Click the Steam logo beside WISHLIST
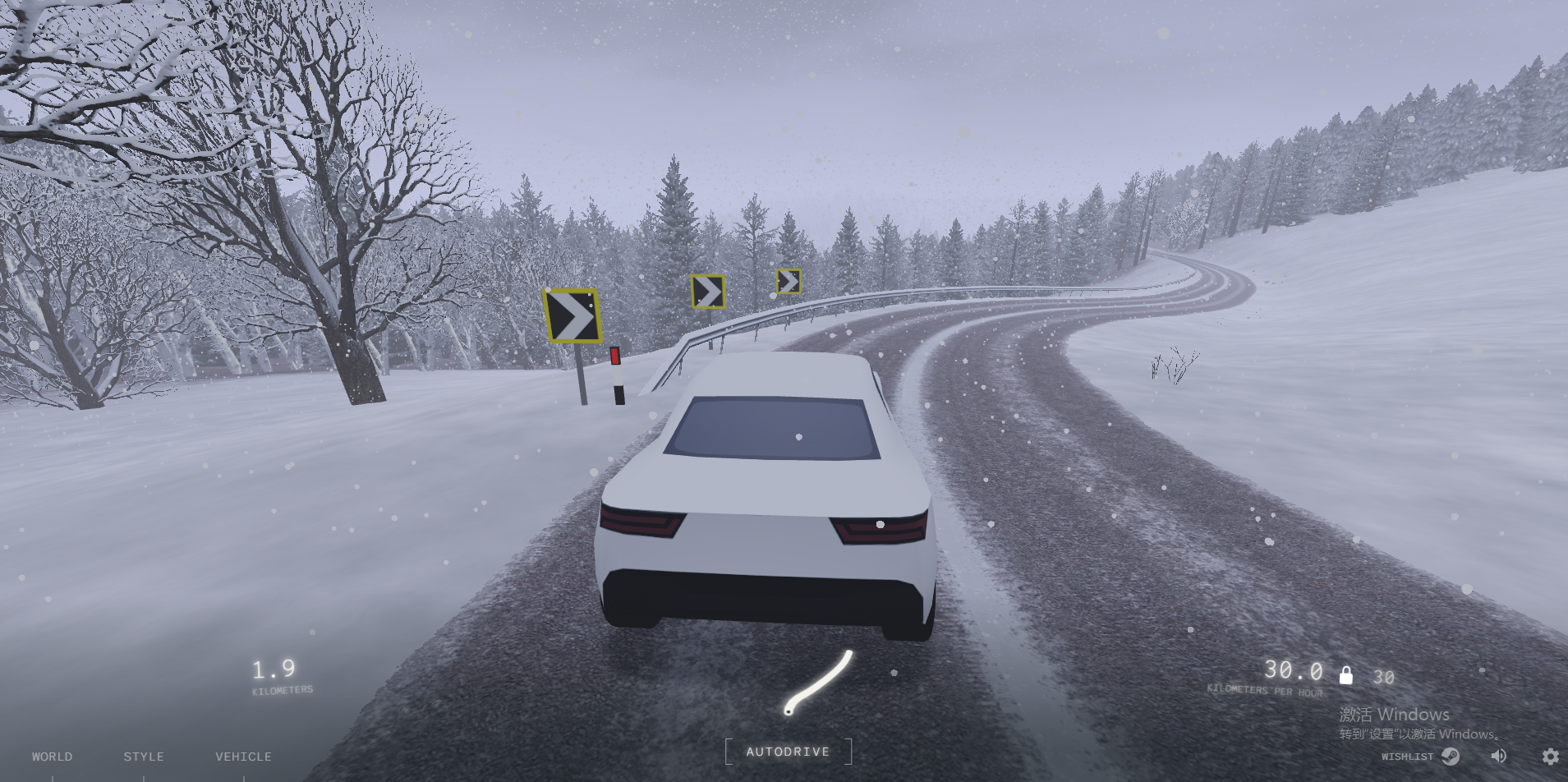 pyautogui.click(x=1450, y=758)
